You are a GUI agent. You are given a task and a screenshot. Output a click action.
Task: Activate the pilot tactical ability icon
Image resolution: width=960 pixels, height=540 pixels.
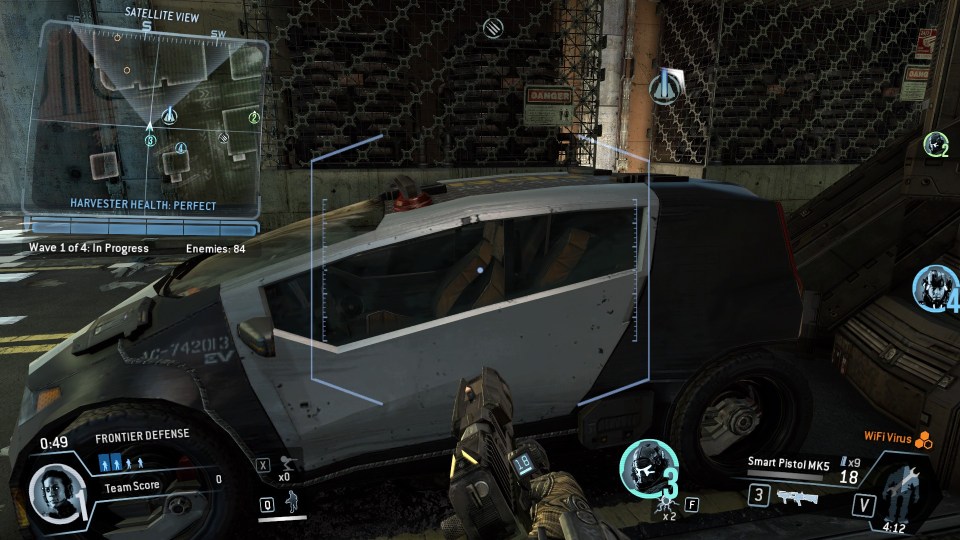click(x=291, y=503)
